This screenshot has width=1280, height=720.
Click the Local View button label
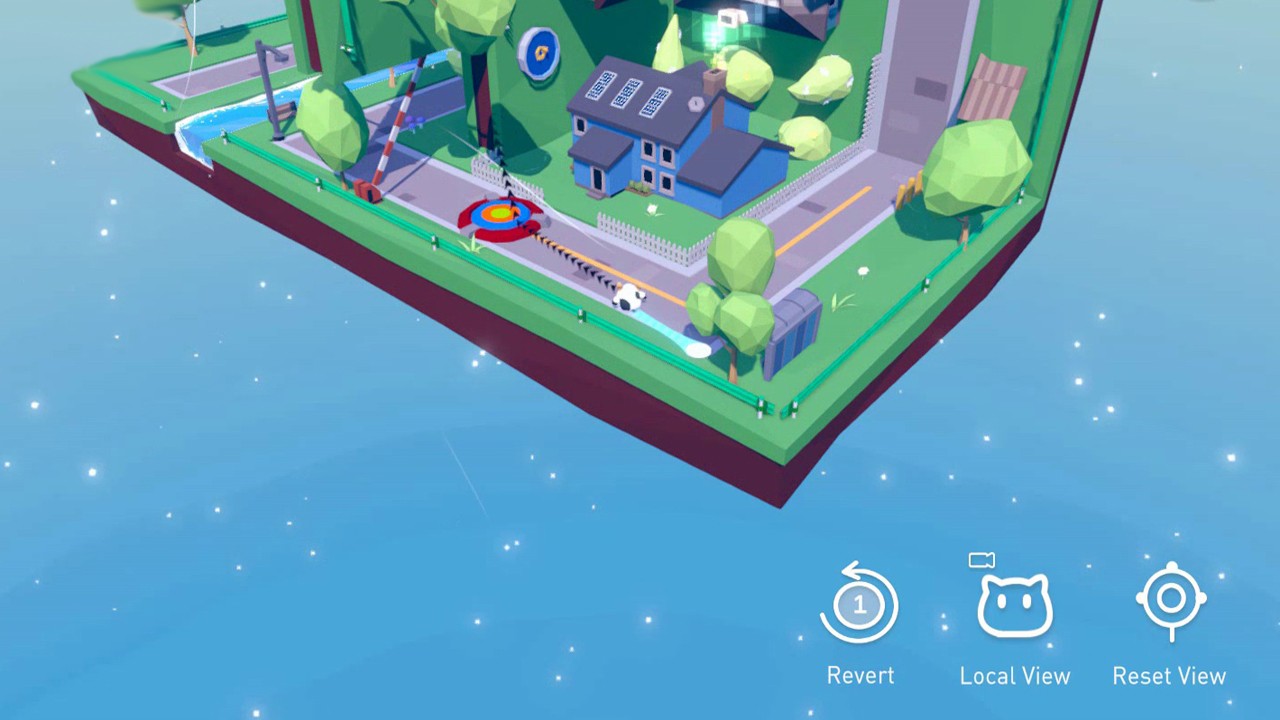pos(1014,675)
